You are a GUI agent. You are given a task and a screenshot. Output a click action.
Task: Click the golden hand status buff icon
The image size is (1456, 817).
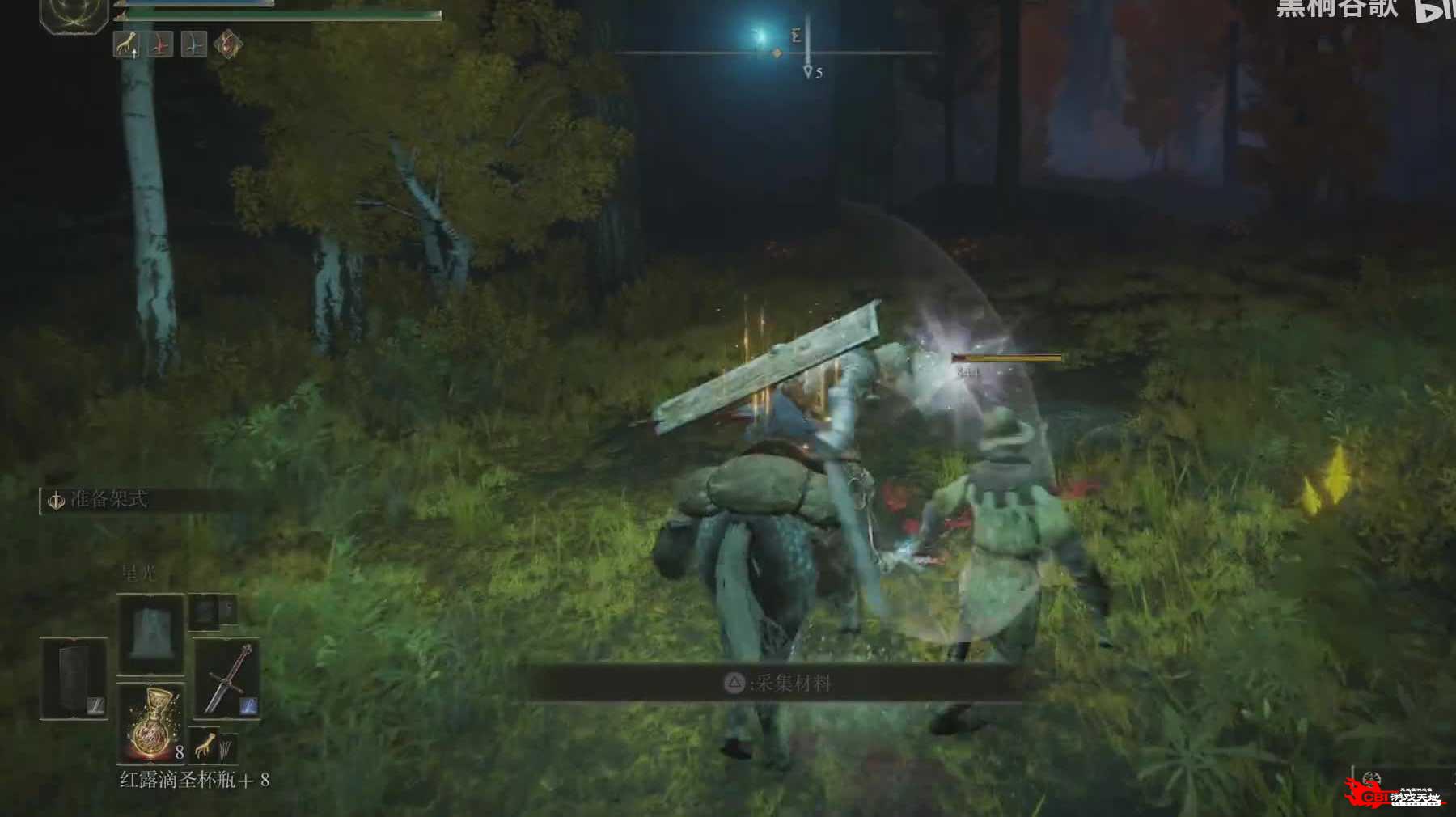[x=126, y=44]
